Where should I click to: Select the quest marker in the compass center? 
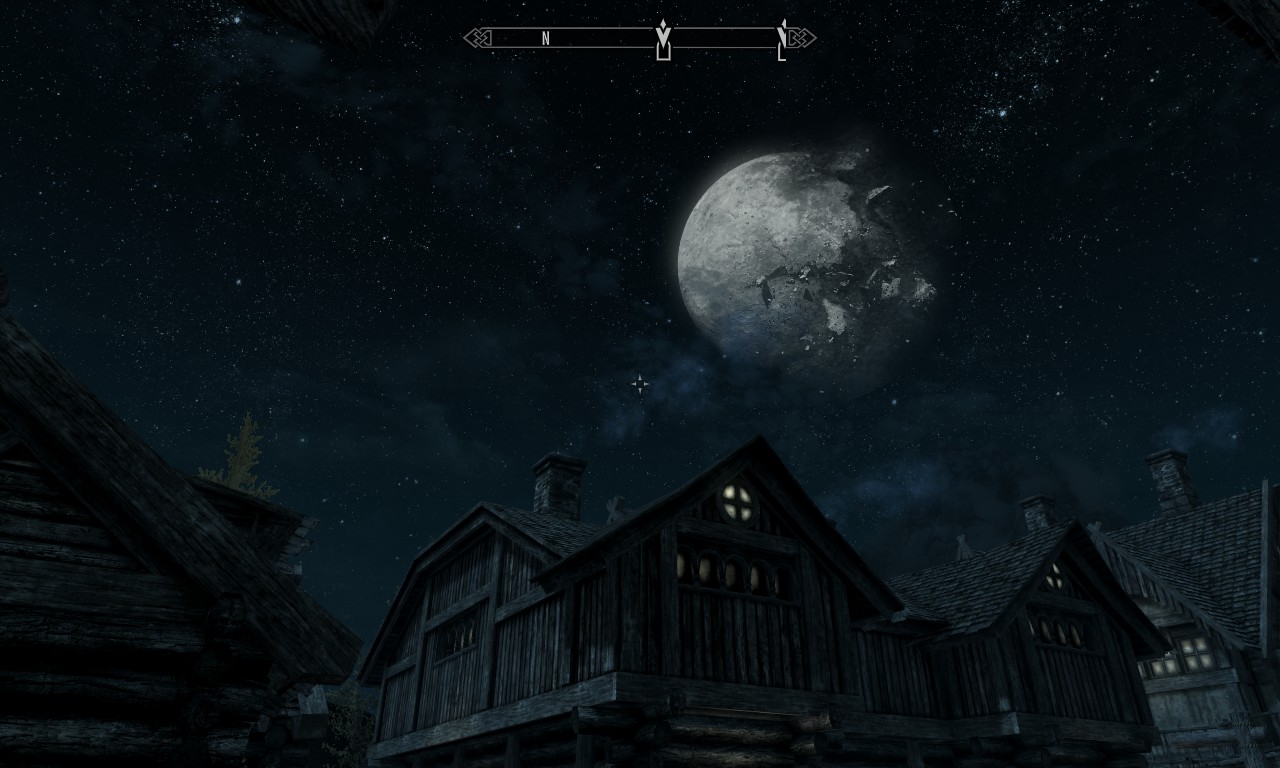662,39
